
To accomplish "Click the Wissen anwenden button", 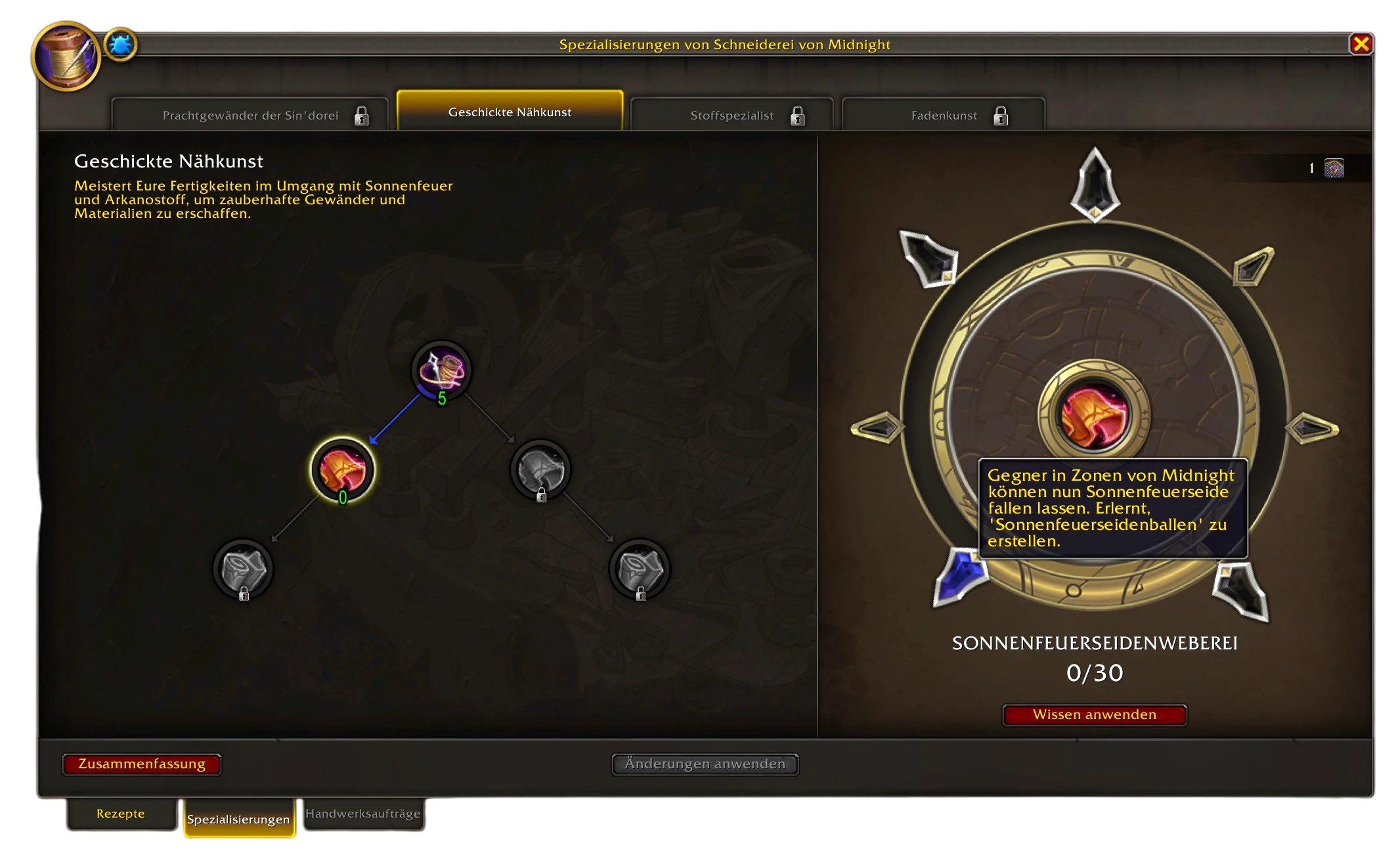I will (x=1094, y=714).
